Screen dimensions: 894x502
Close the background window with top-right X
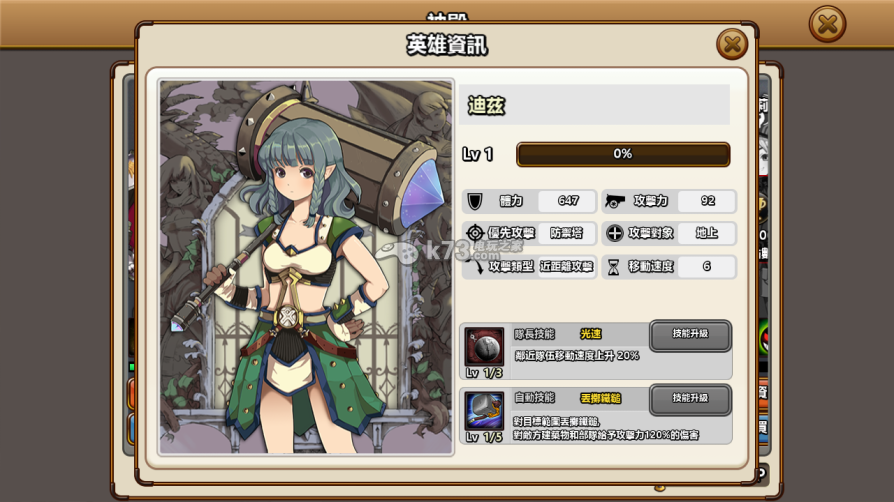click(x=827, y=24)
